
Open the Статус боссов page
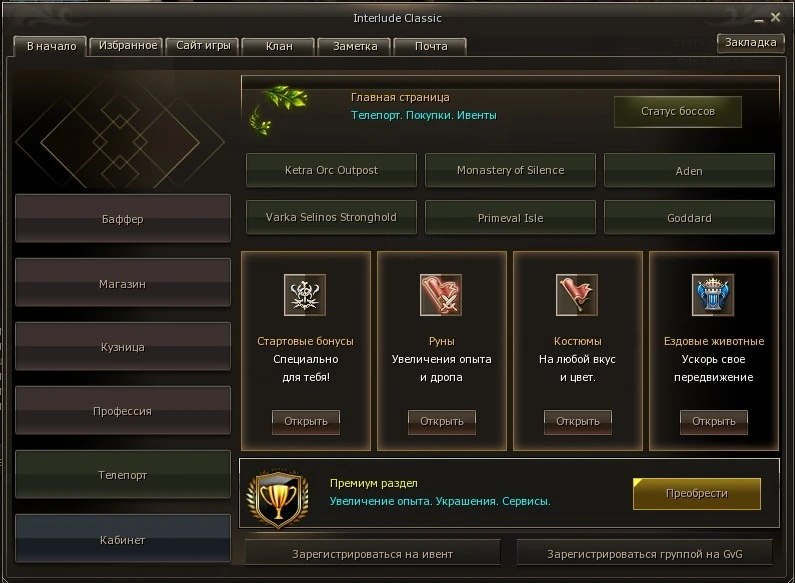coord(677,112)
